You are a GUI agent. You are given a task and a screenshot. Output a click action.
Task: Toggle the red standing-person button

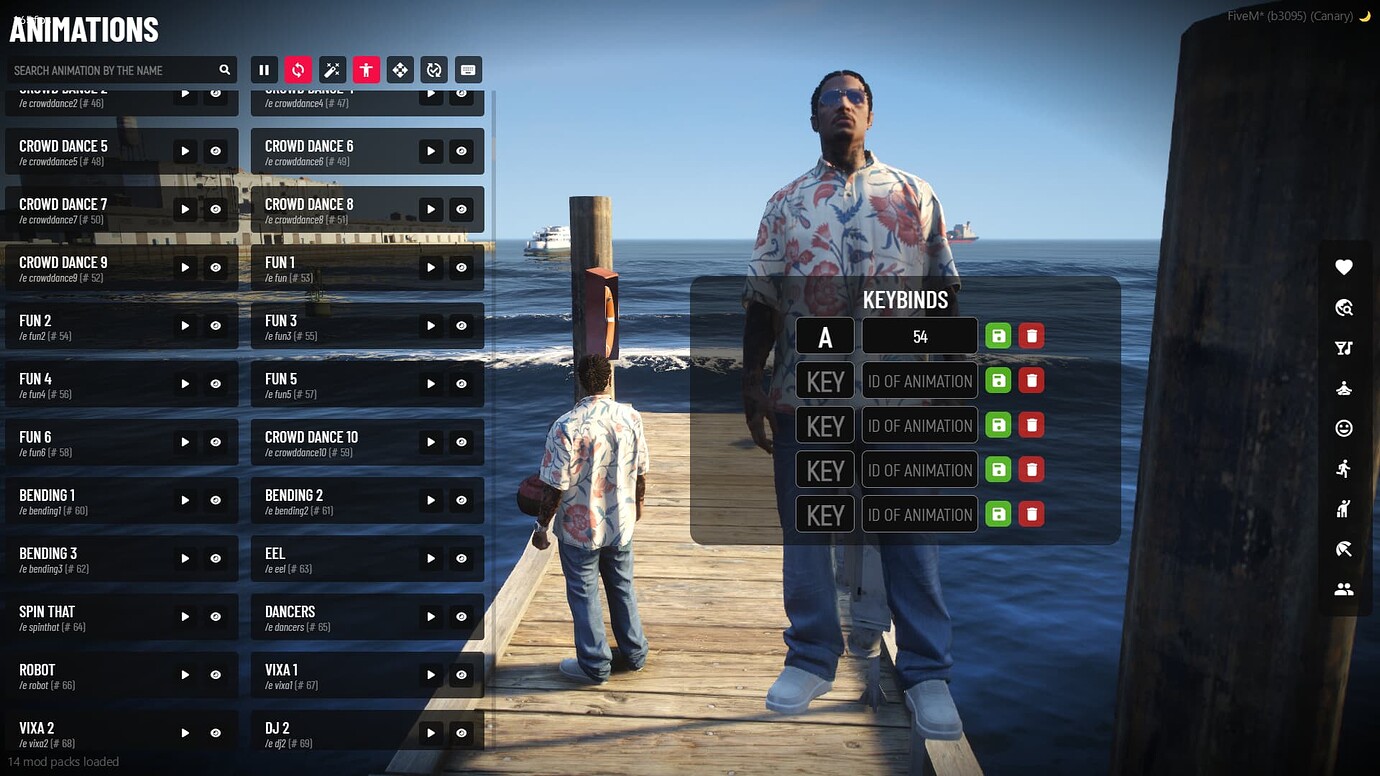pyautogui.click(x=366, y=70)
